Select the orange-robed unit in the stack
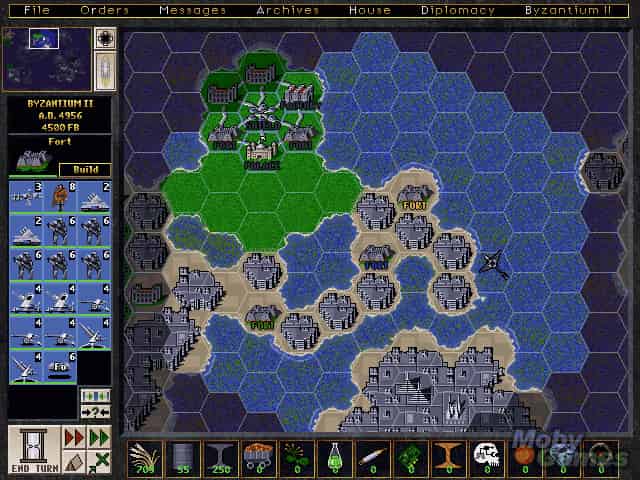The image size is (640, 480). [61, 197]
